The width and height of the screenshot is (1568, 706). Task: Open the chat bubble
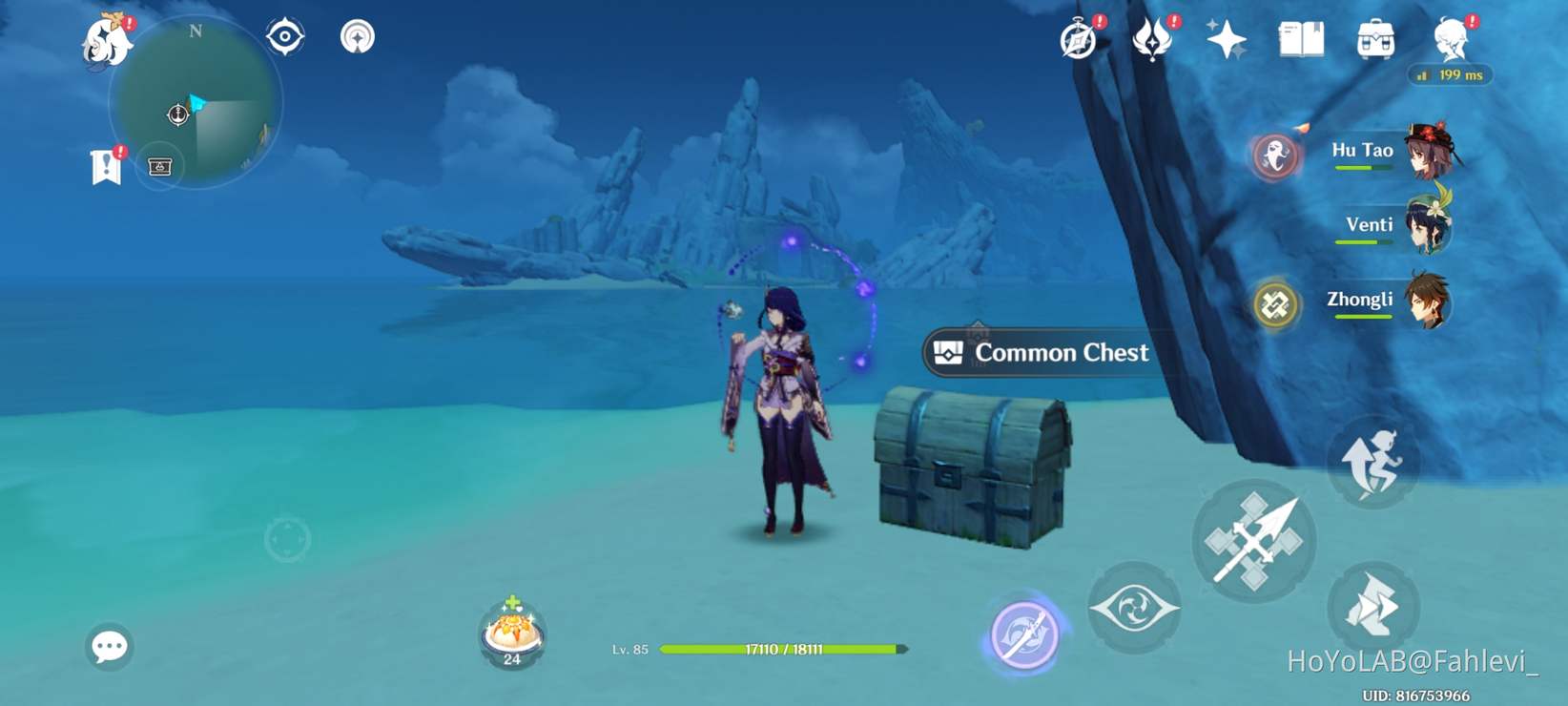109,647
